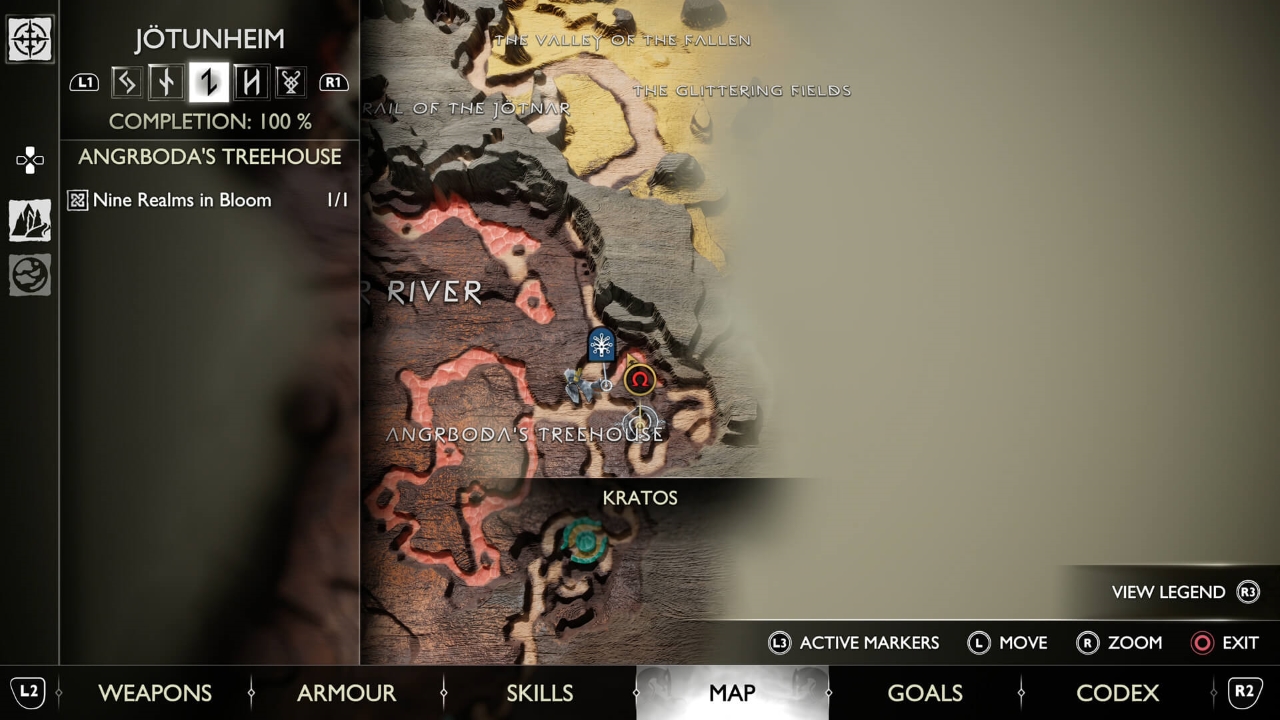The height and width of the screenshot is (720, 1280).
Task: Switch to the Codex tab
Action: click(x=1117, y=693)
